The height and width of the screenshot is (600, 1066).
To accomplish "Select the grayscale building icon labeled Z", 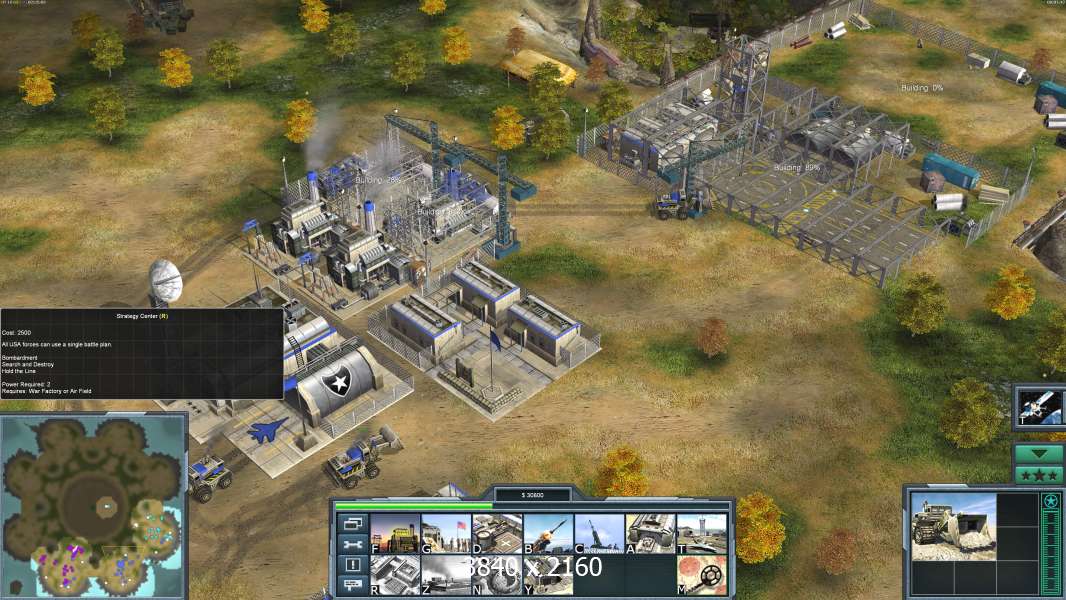I will pyautogui.click(x=446, y=575).
